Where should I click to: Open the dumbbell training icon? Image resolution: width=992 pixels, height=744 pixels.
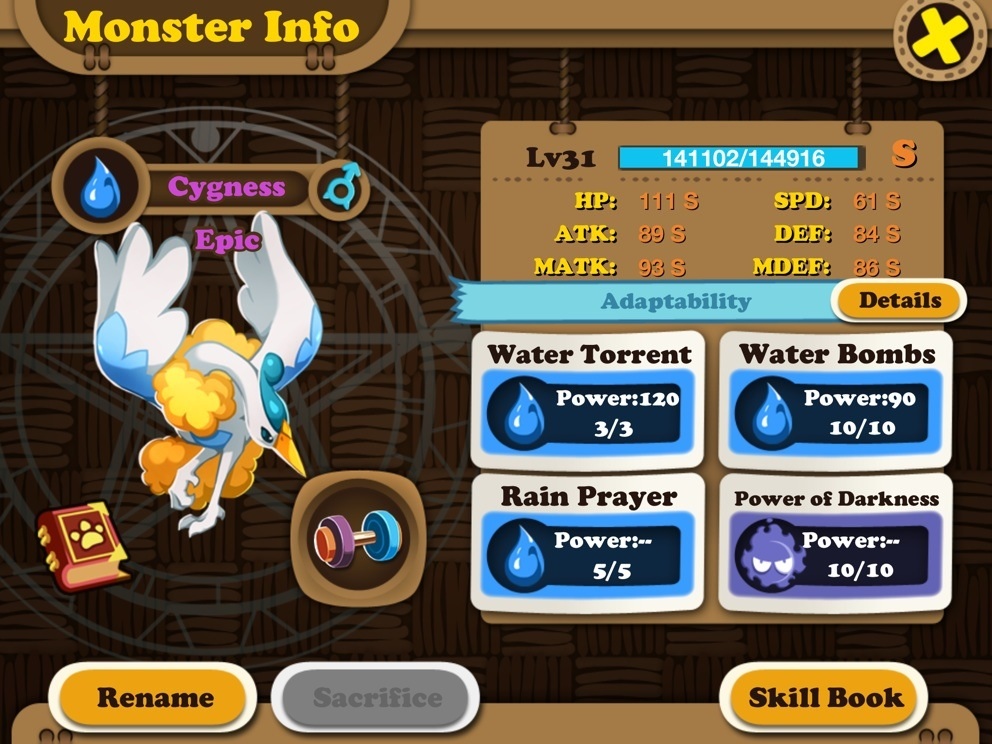point(358,538)
